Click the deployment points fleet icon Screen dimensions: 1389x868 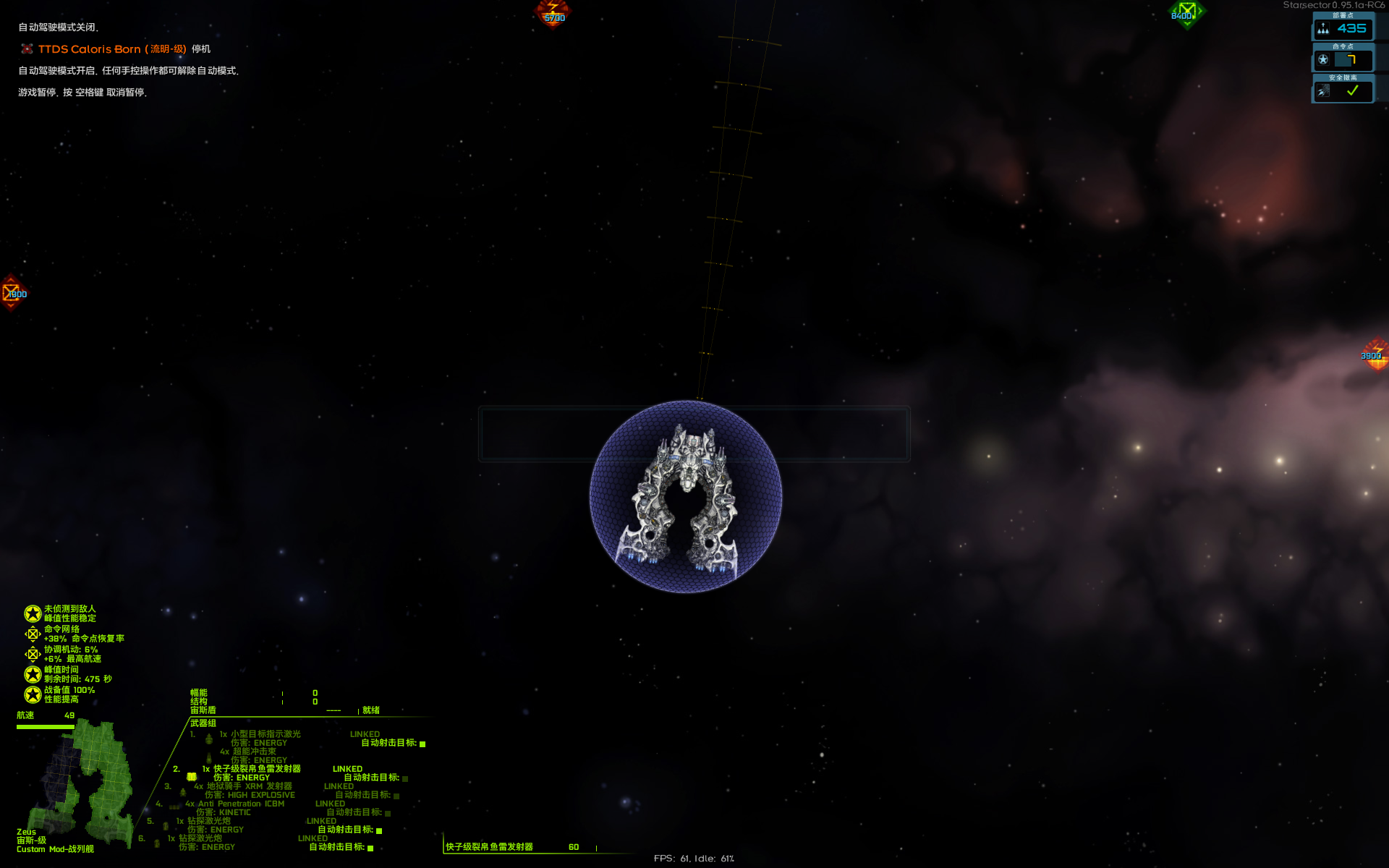[1323, 29]
